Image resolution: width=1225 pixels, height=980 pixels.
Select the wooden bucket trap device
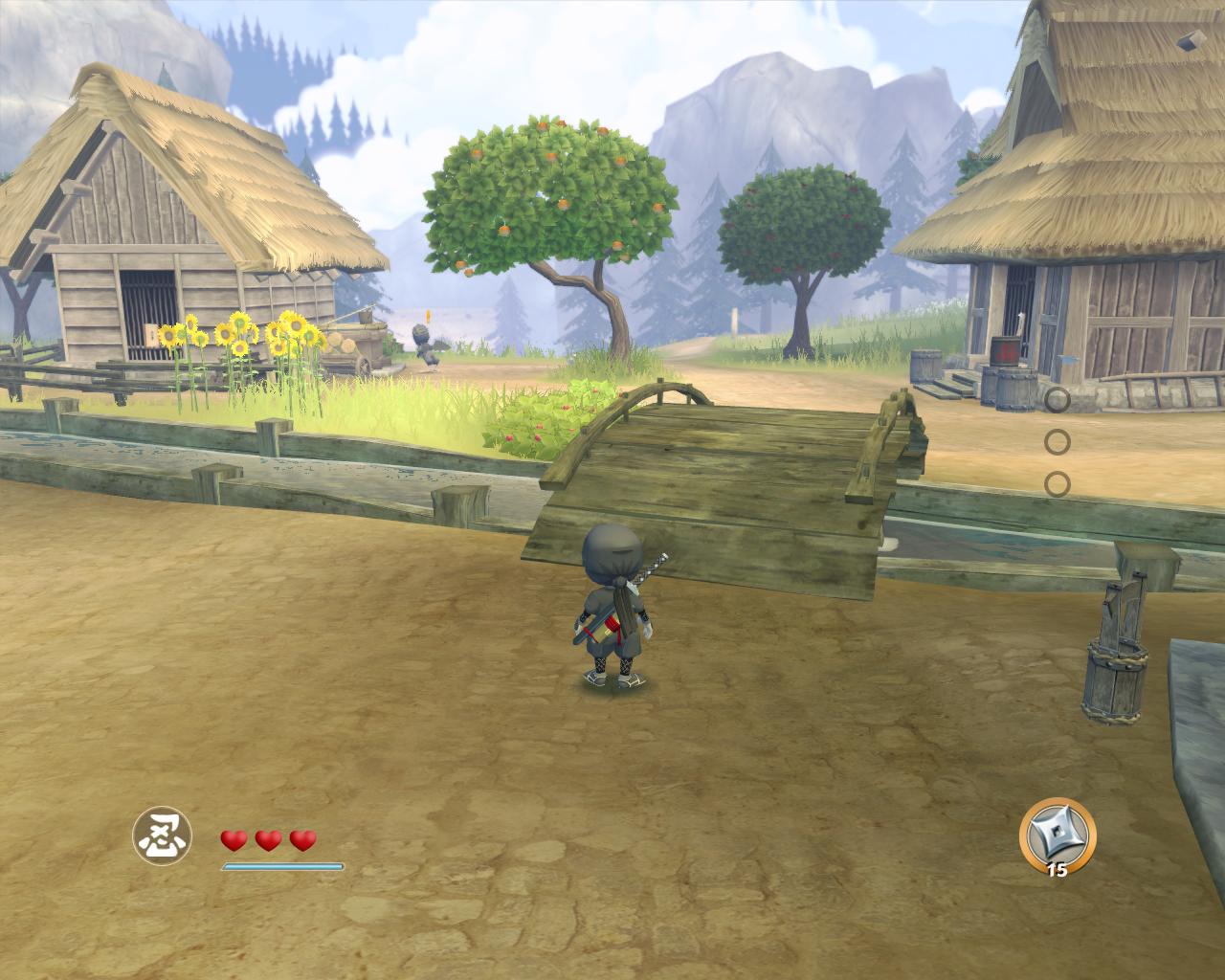point(1115,679)
